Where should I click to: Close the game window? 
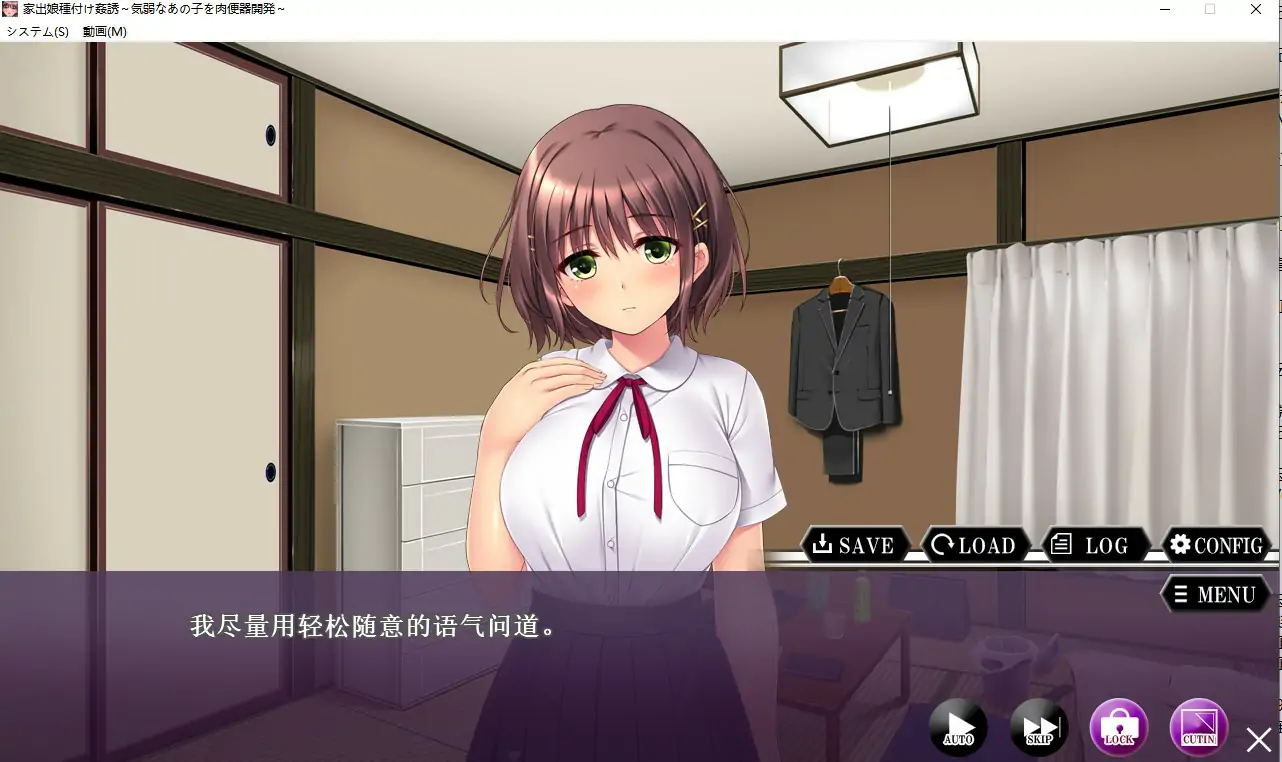[1256, 9]
